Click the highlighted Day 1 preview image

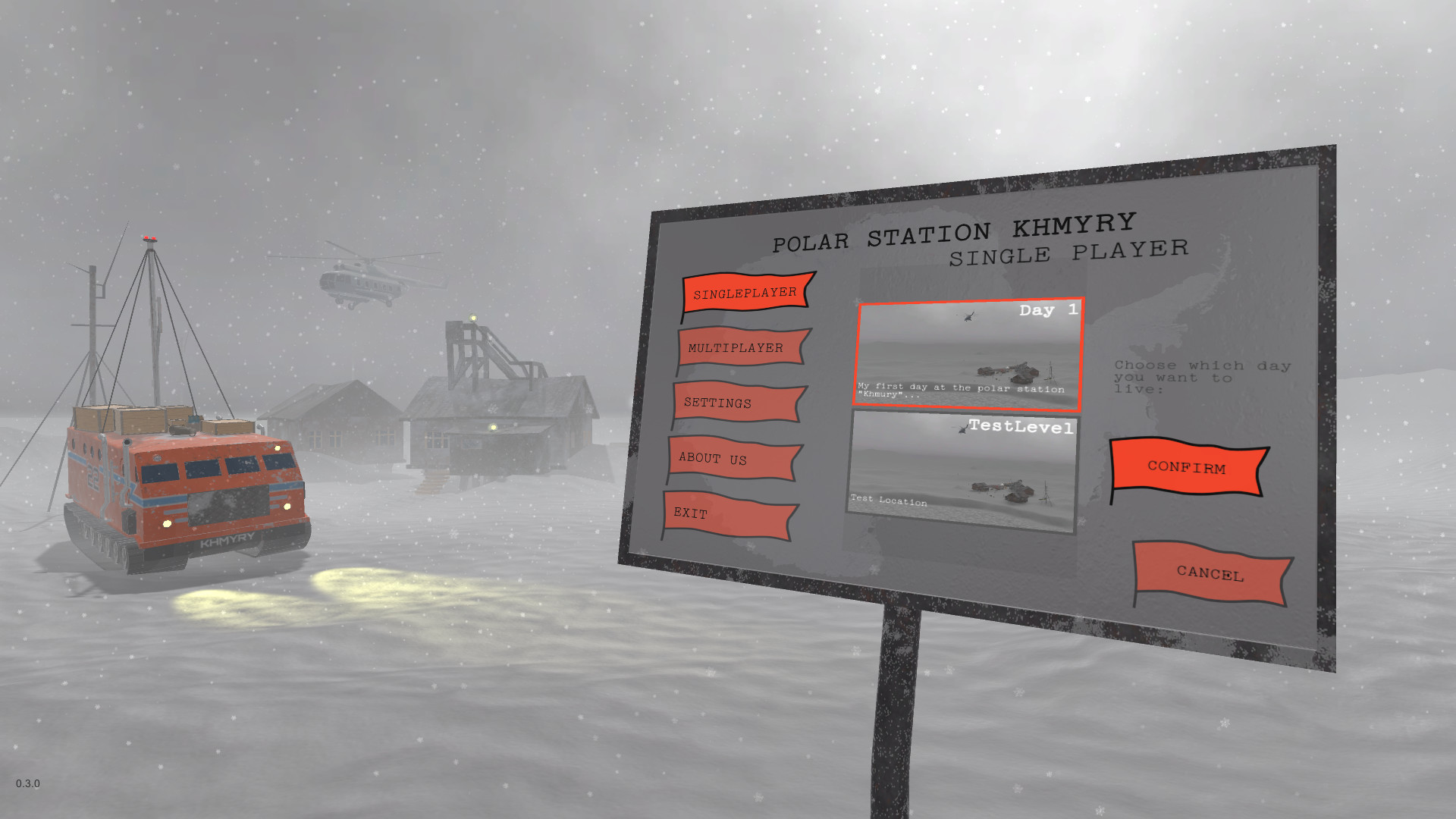click(971, 355)
